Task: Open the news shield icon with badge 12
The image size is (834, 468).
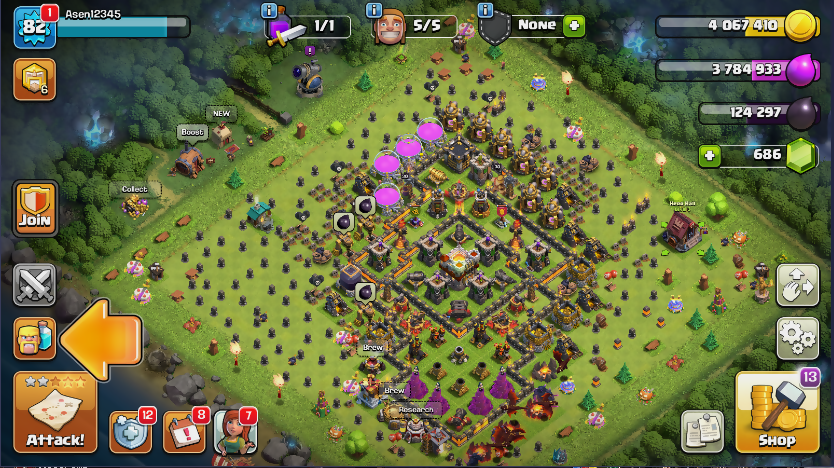Action: (x=130, y=432)
